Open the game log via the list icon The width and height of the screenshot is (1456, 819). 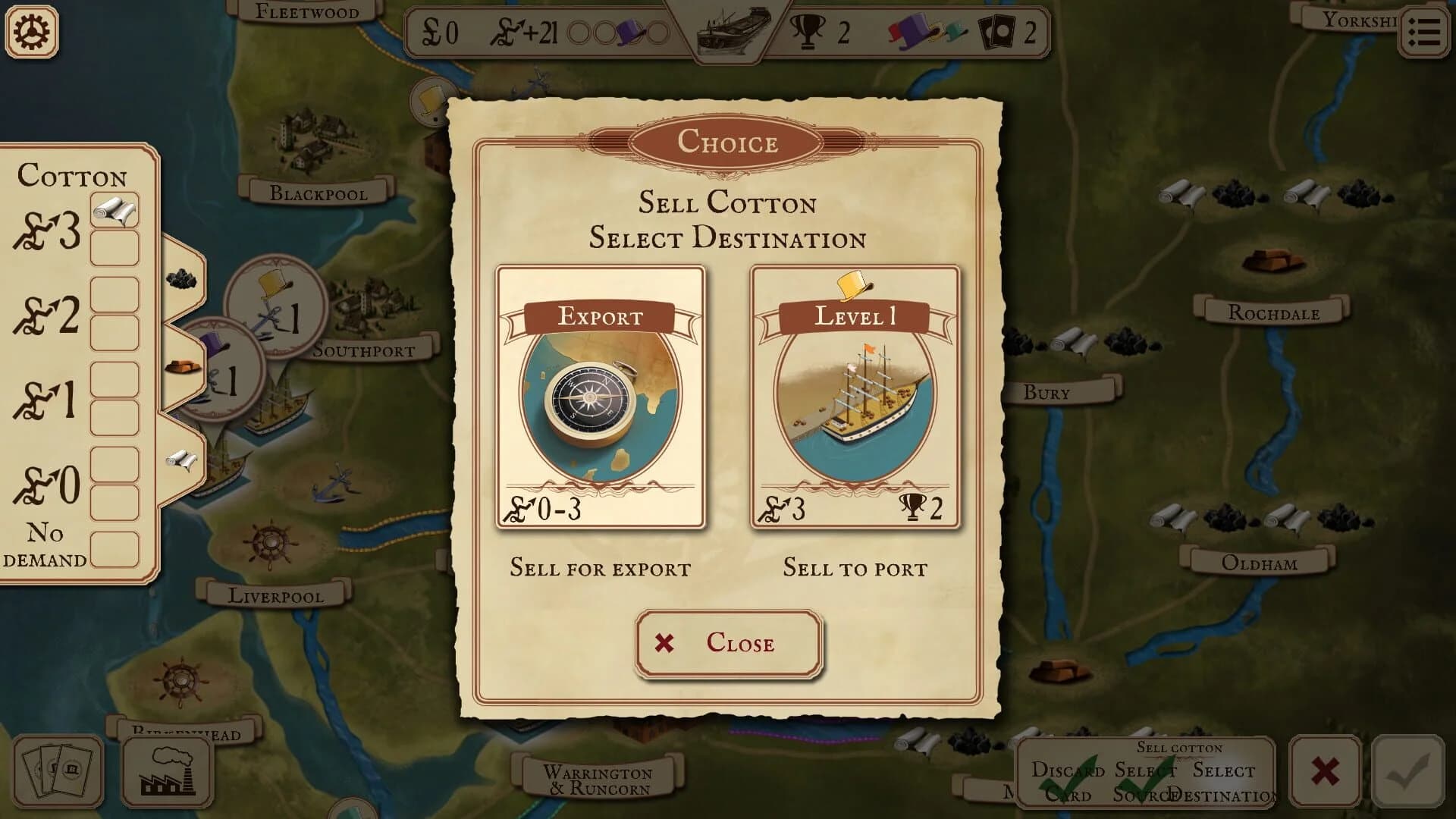pos(1423,32)
